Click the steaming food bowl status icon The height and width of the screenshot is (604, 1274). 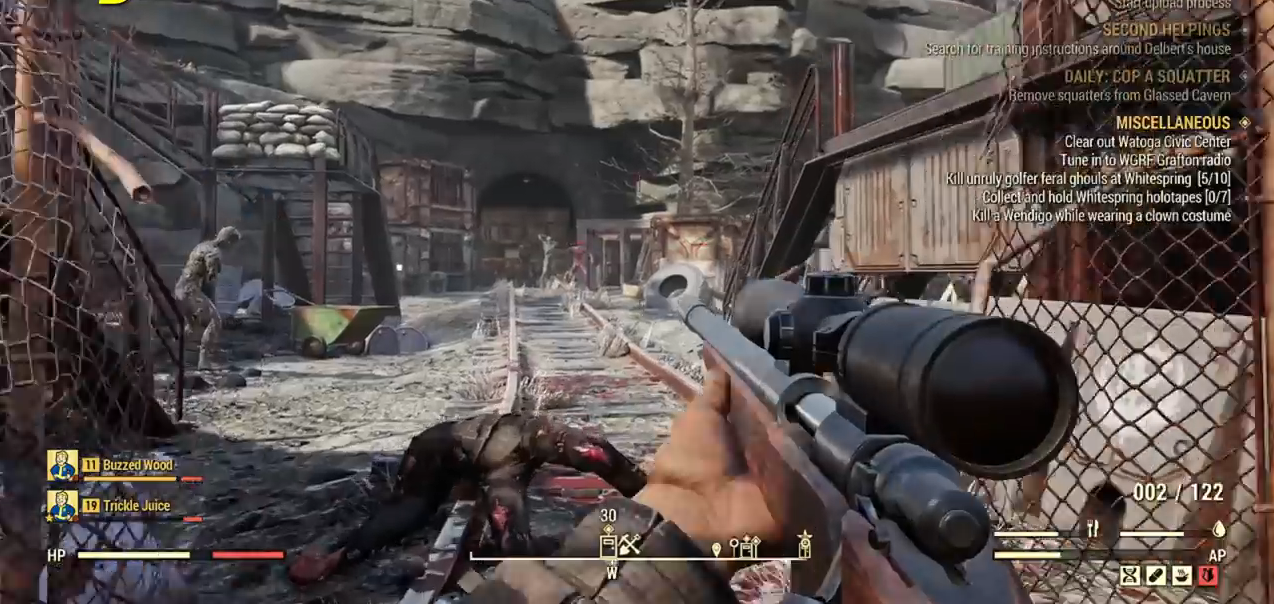[x=1181, y=575]
